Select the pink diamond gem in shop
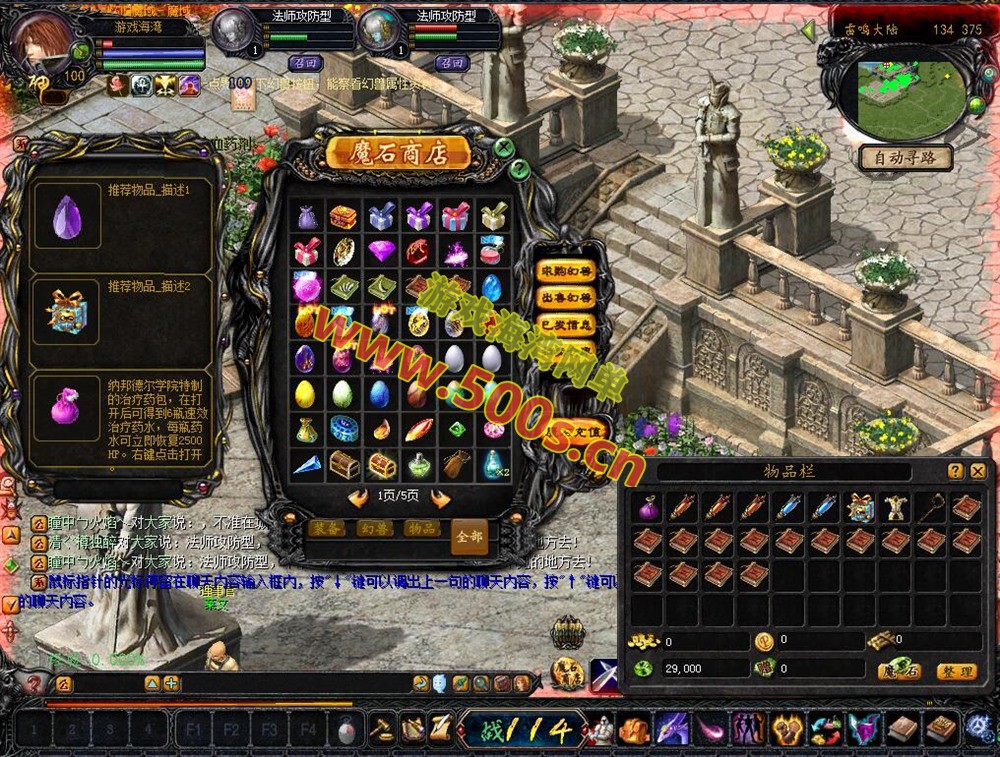 point(381,250)
